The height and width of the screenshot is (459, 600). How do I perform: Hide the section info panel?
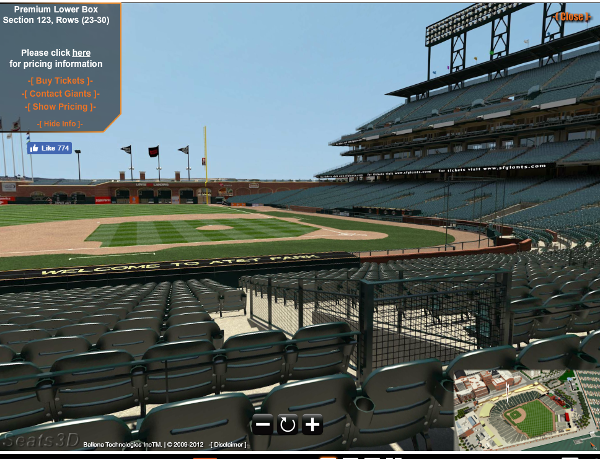60,123
